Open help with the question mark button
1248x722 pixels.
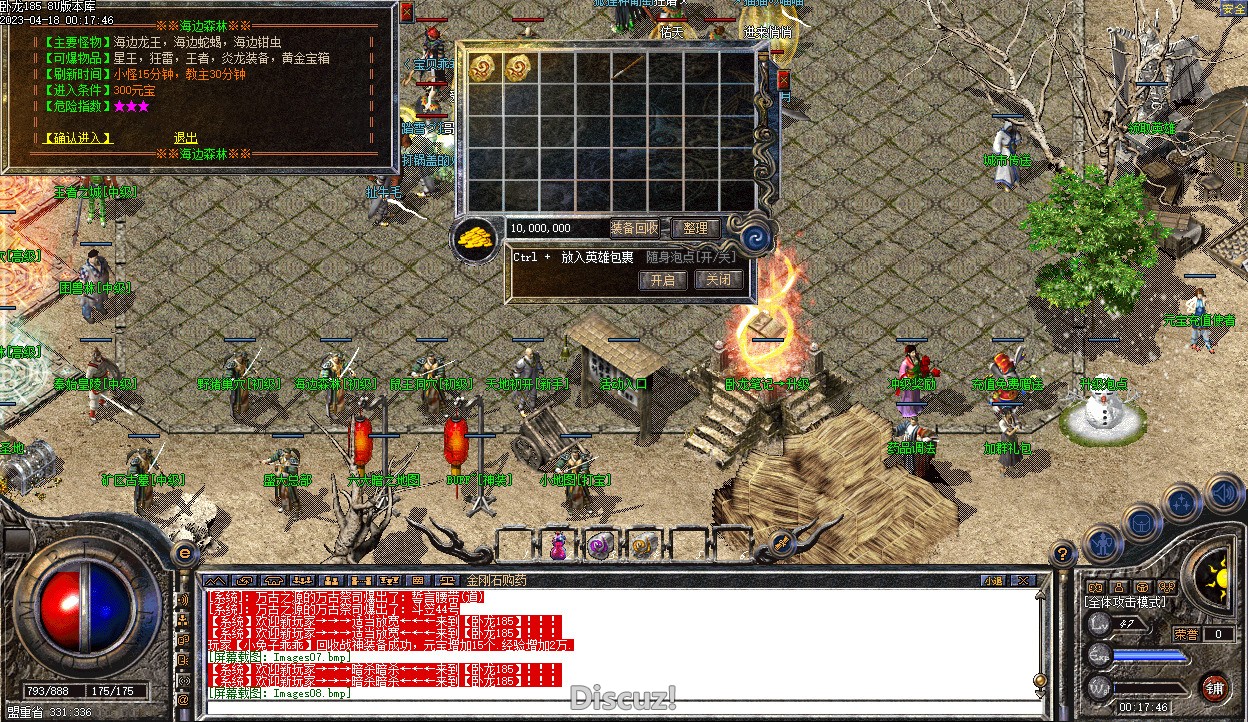click(x=1062, y=552)
